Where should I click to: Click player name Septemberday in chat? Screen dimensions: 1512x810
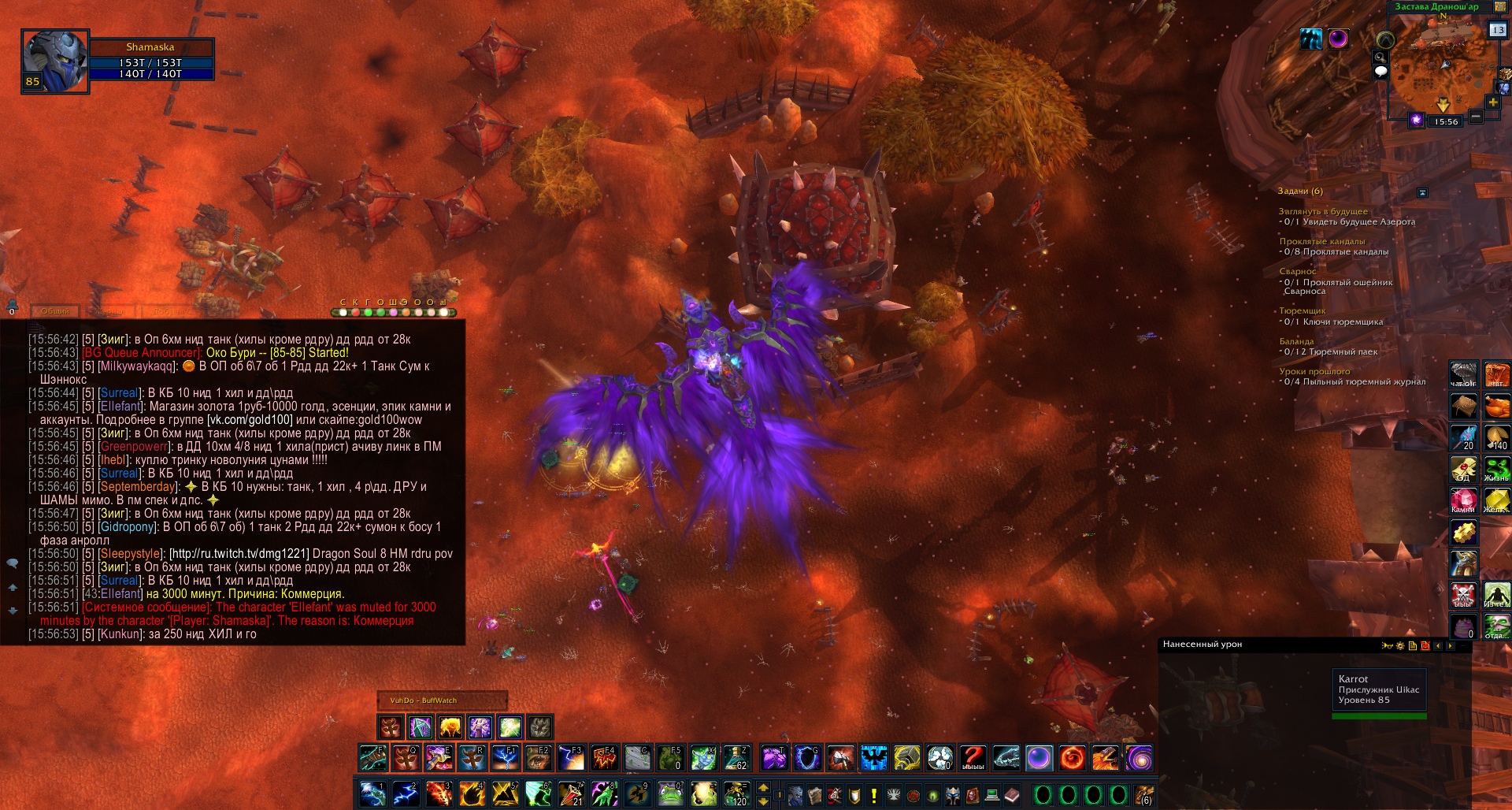(138, 487)
